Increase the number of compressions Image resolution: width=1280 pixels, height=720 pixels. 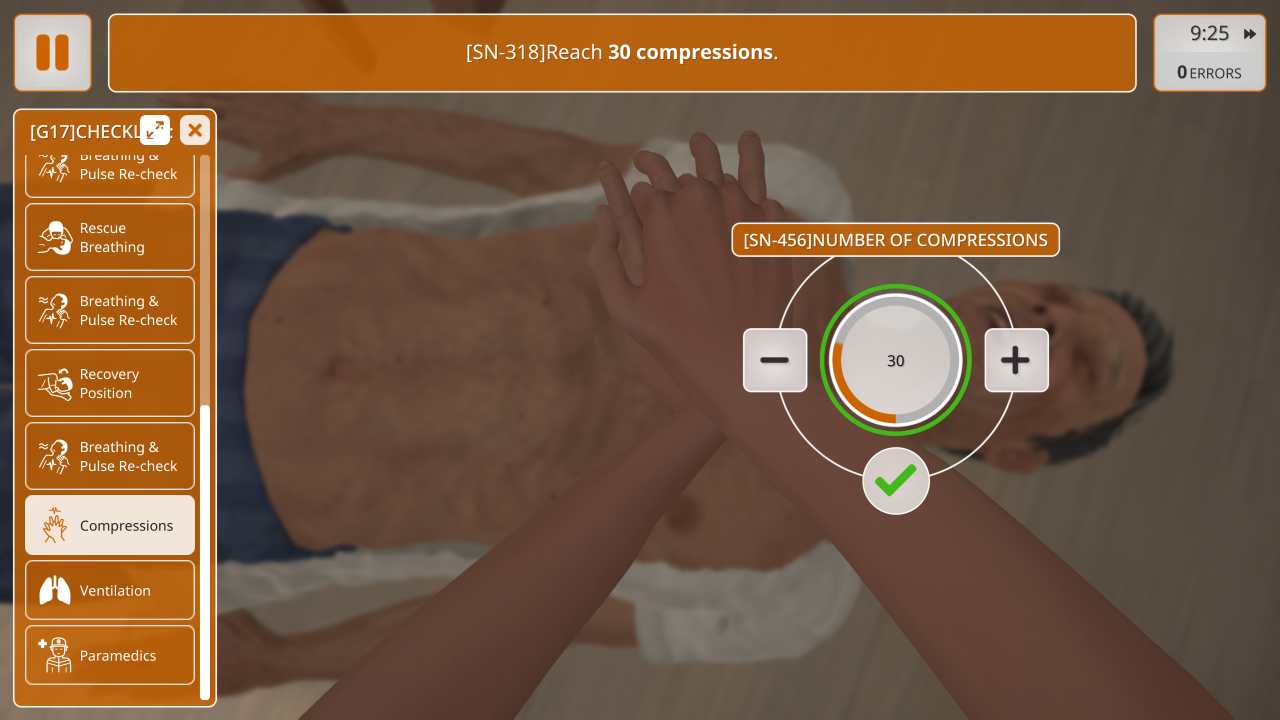(1016, 360)
